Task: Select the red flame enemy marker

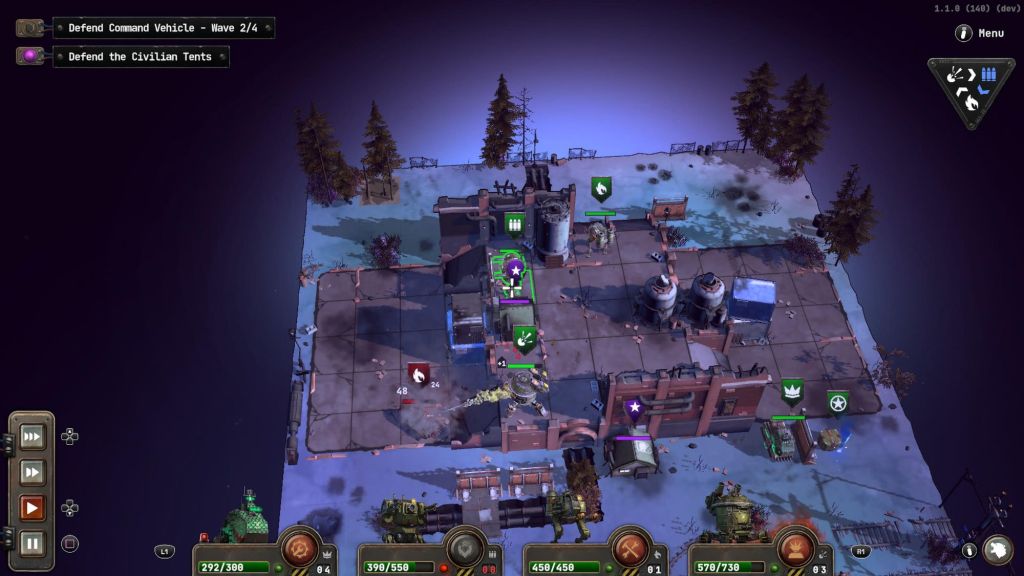Action: (418, 375)
